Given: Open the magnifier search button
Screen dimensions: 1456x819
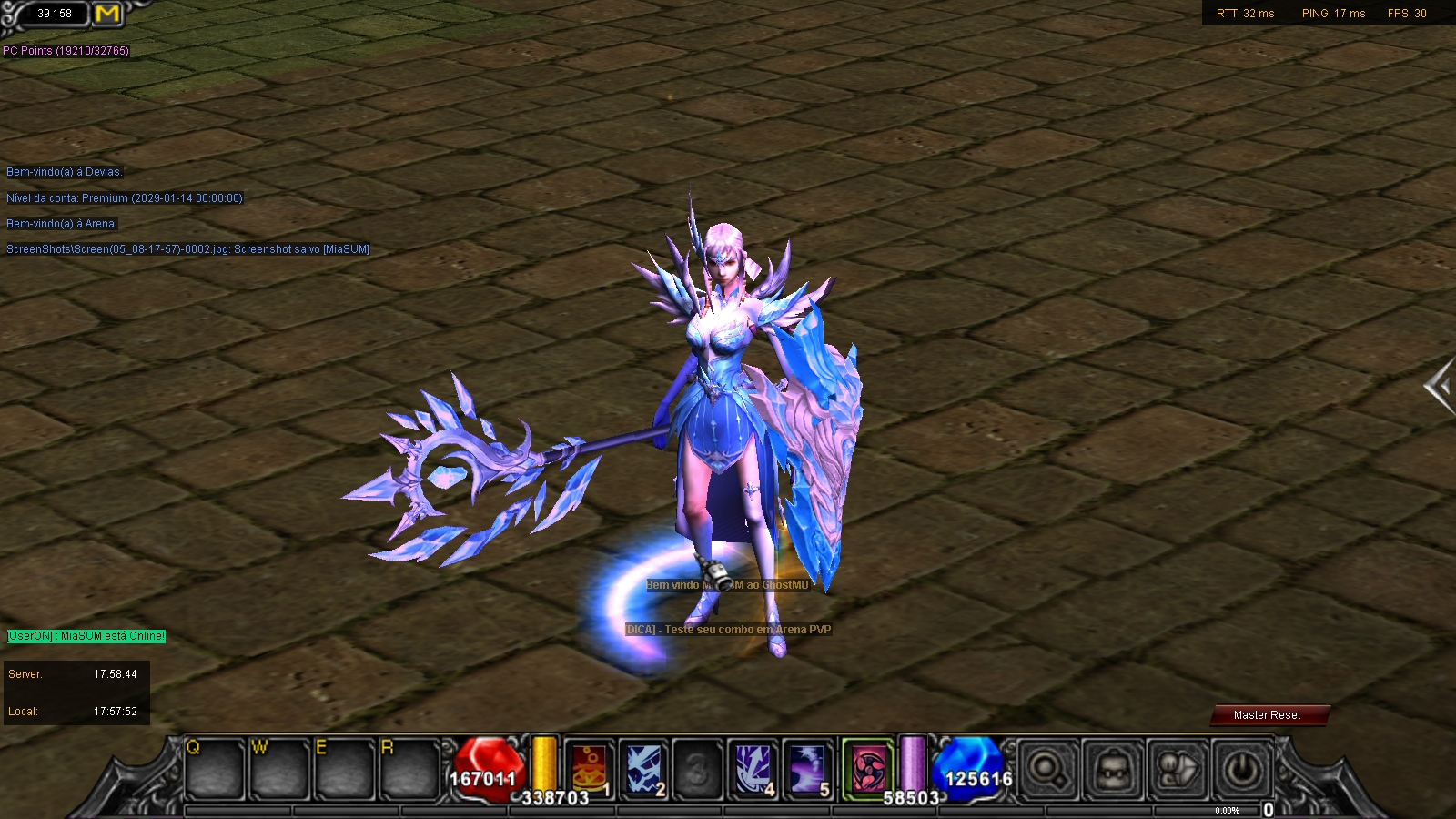Looking at the screenshot, I should click(1047, 770).
